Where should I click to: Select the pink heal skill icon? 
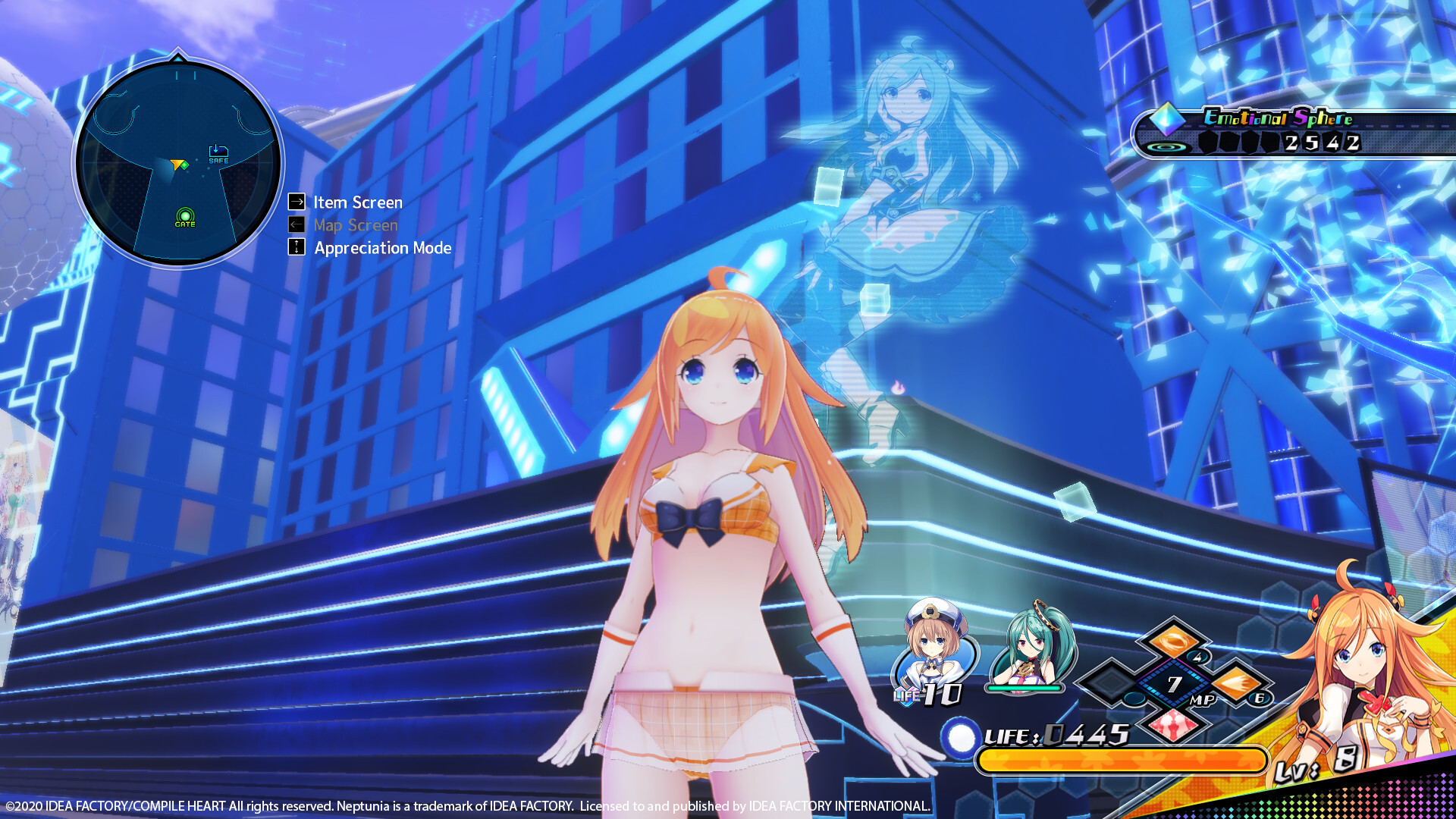coord(1173,726)
